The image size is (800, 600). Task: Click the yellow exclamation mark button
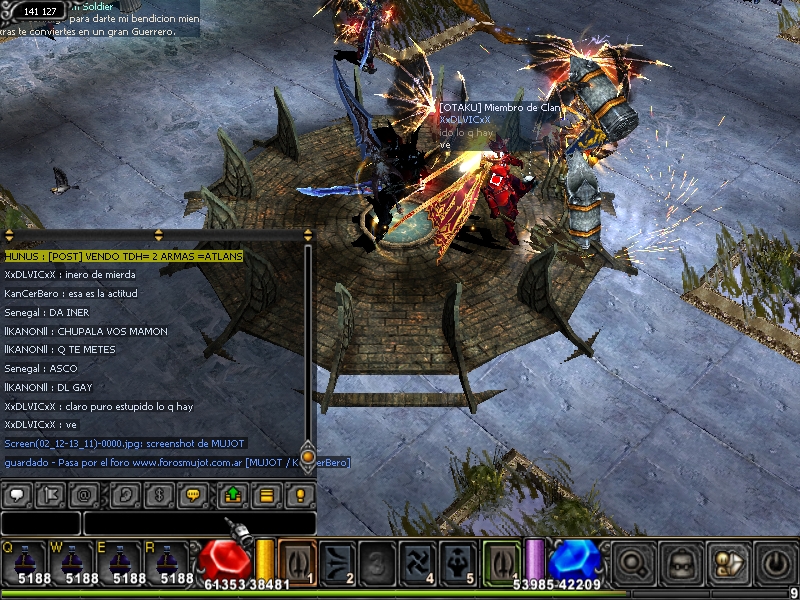point(299,494)
